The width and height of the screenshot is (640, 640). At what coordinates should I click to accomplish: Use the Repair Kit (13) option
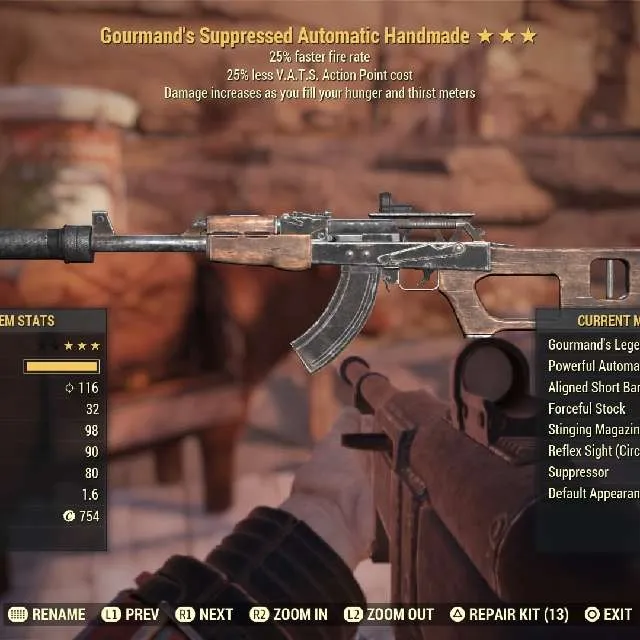pos(511,614)
